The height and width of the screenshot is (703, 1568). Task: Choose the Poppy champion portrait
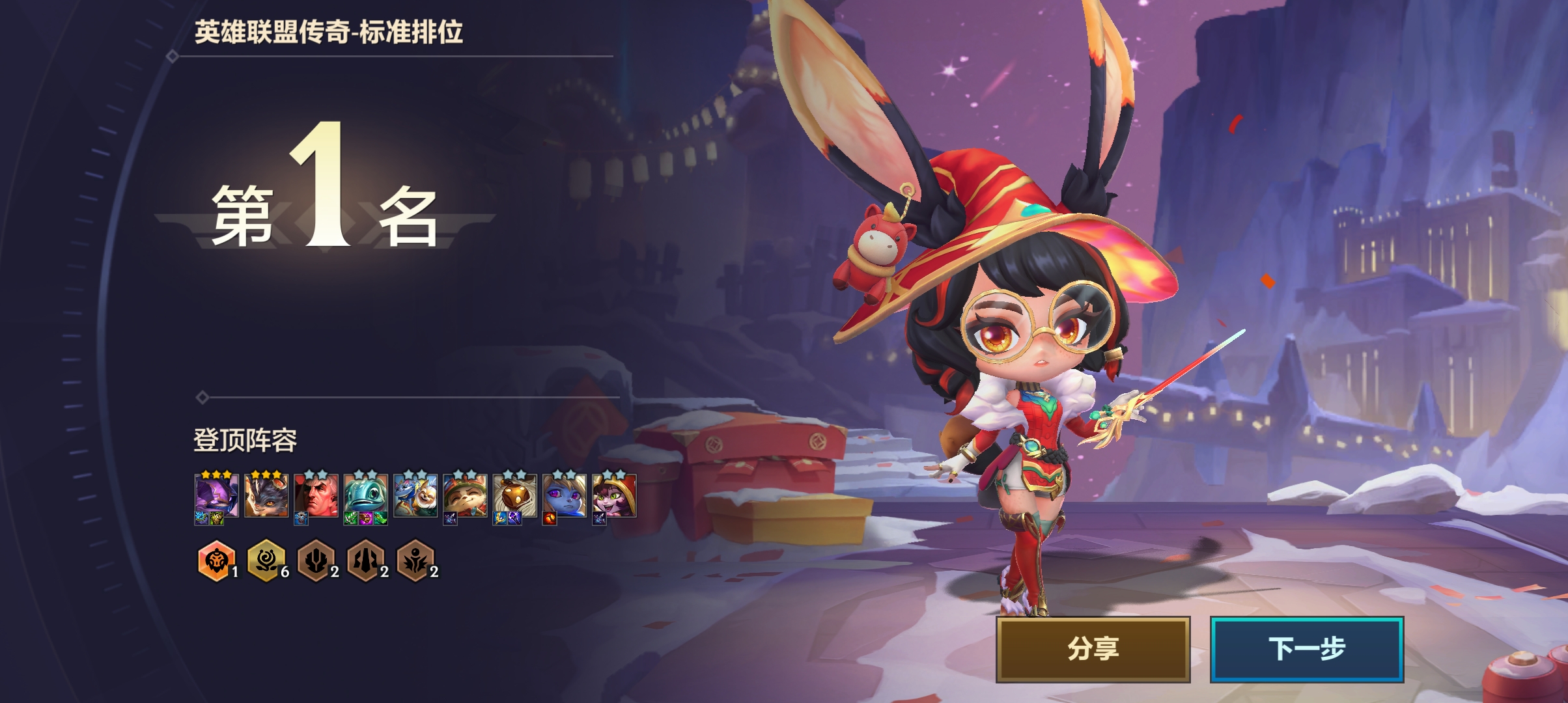565,495
